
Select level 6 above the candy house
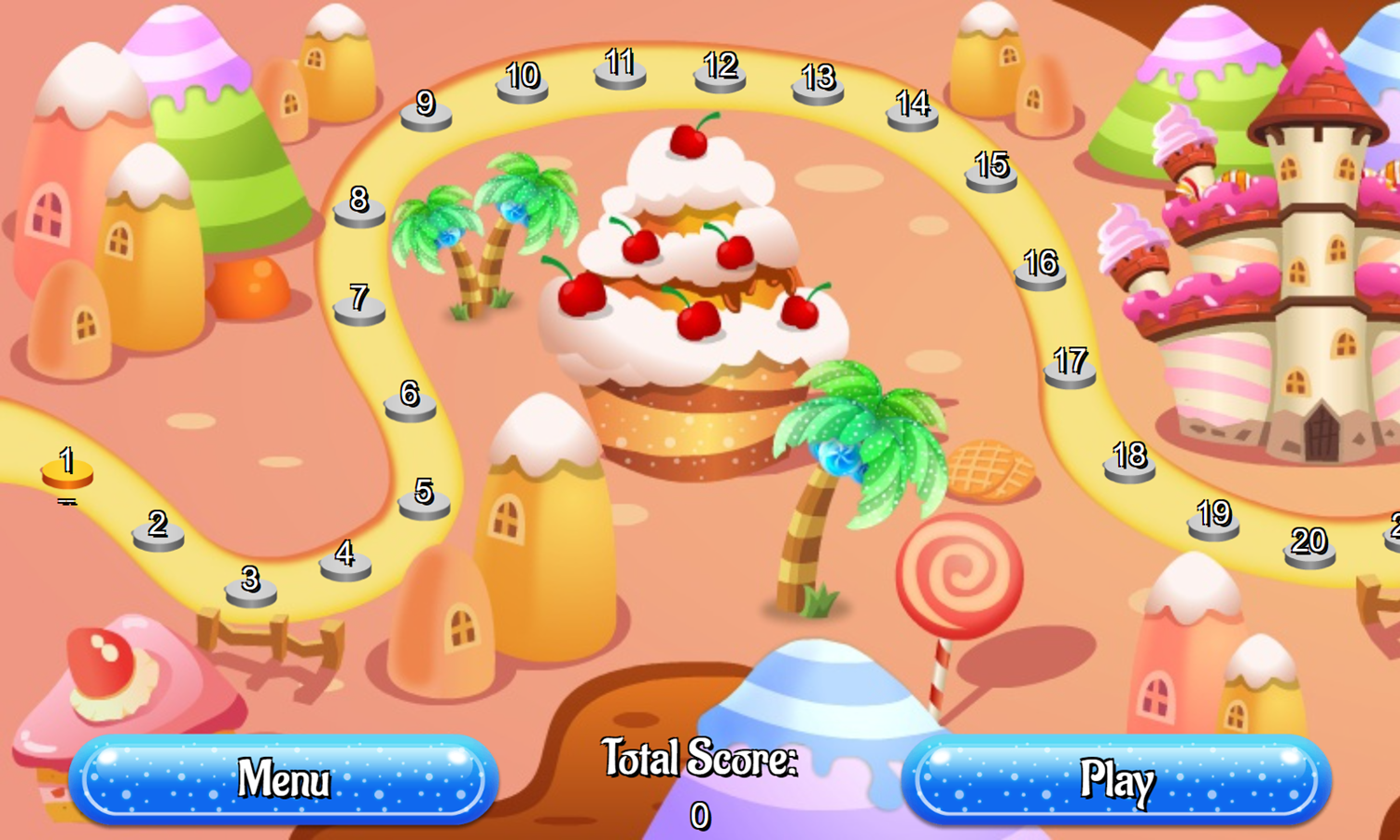pos(408,406)
